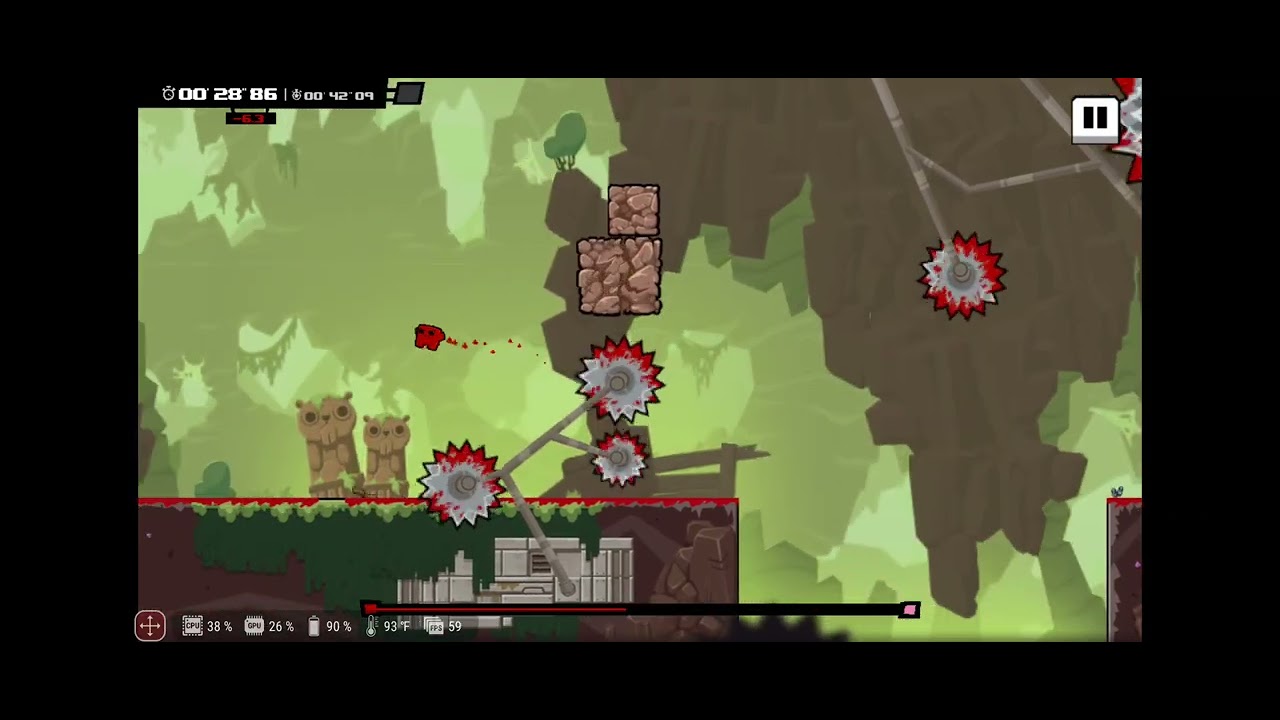Select the move-overlay crosshair icon
The height and width of the screenshot is (720, 1280).
point(149,626)
